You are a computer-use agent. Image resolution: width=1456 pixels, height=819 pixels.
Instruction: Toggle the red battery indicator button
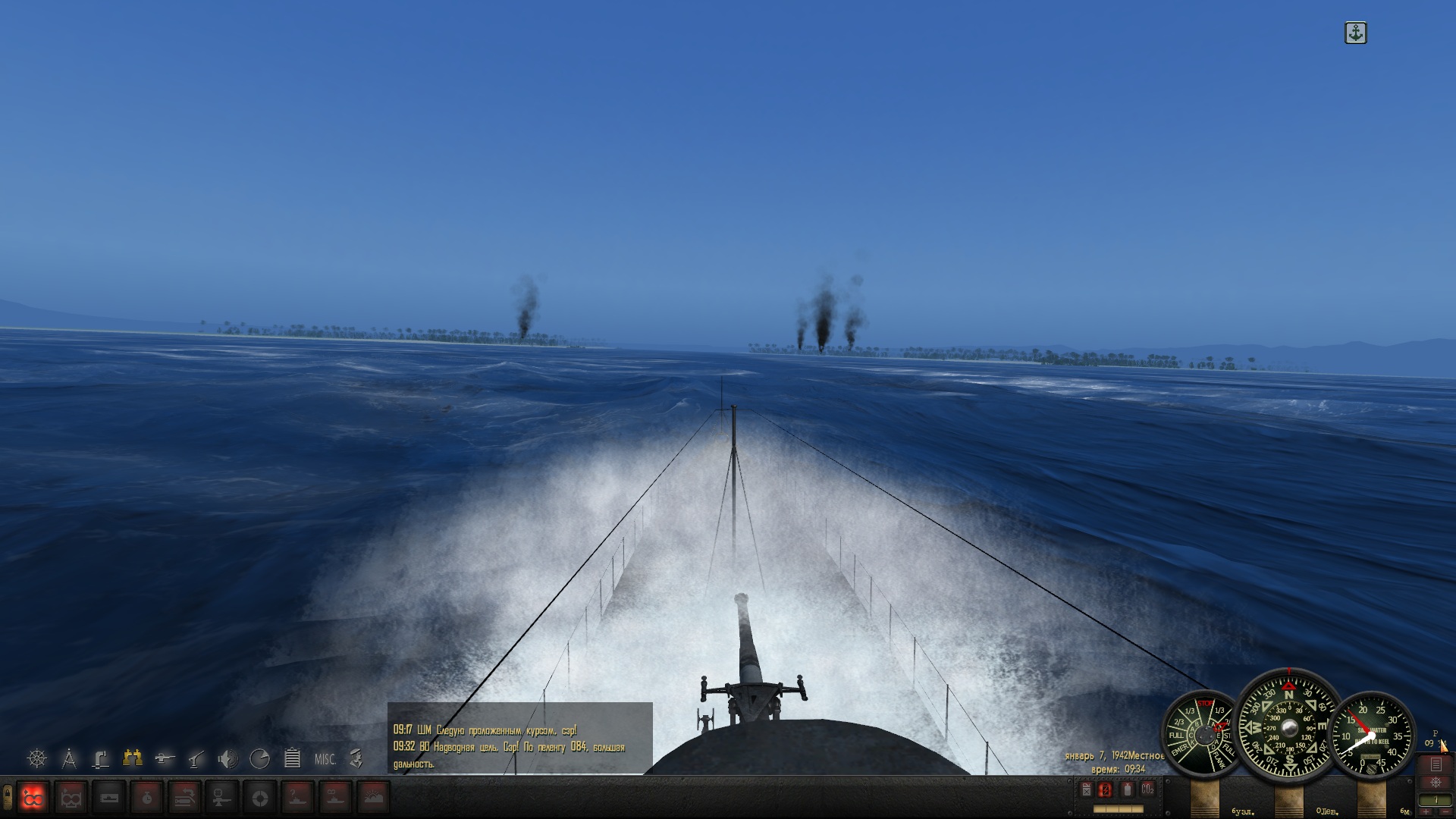coord(1106,790)
